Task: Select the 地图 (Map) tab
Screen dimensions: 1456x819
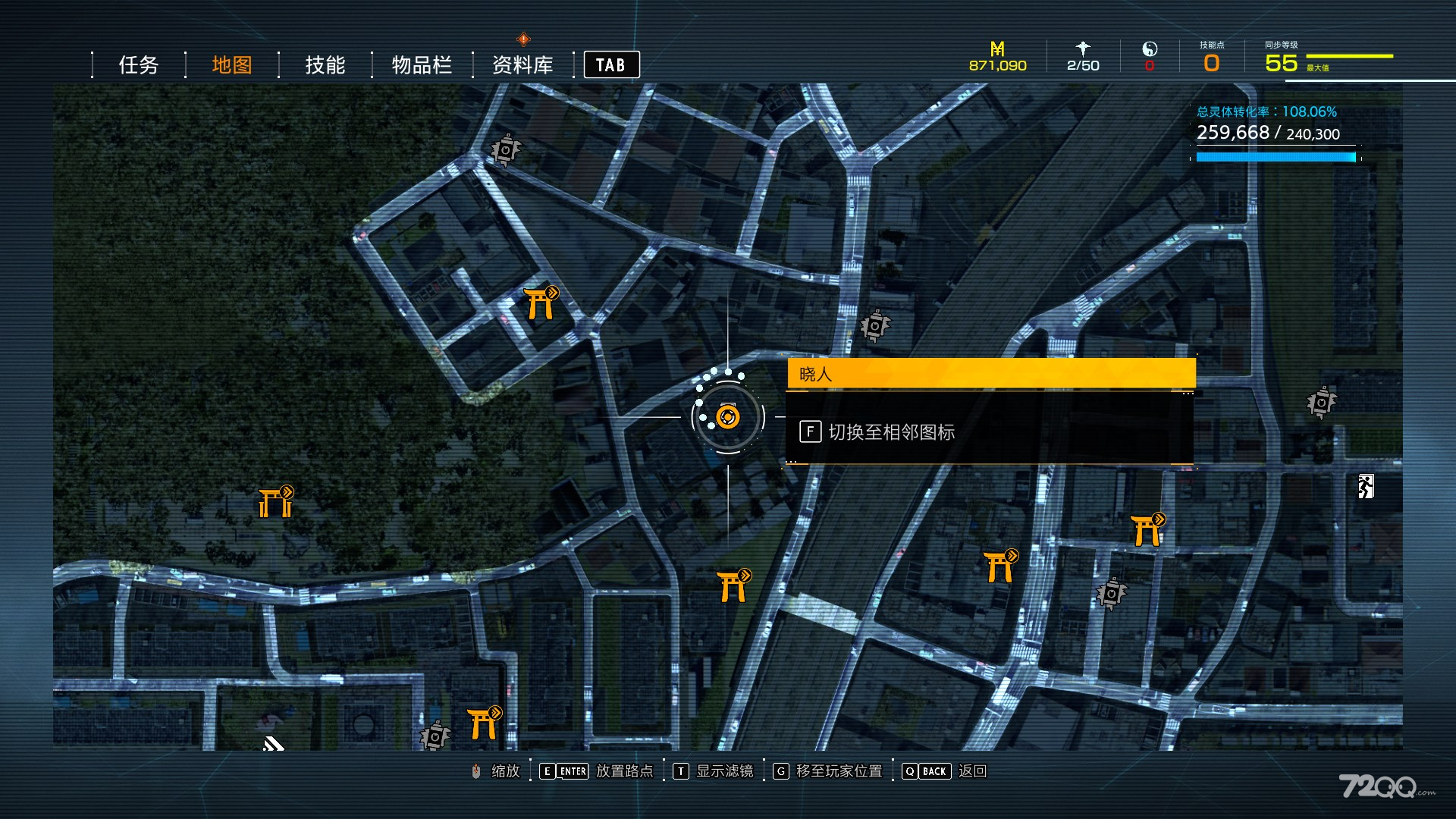Action: pos(231,65)
